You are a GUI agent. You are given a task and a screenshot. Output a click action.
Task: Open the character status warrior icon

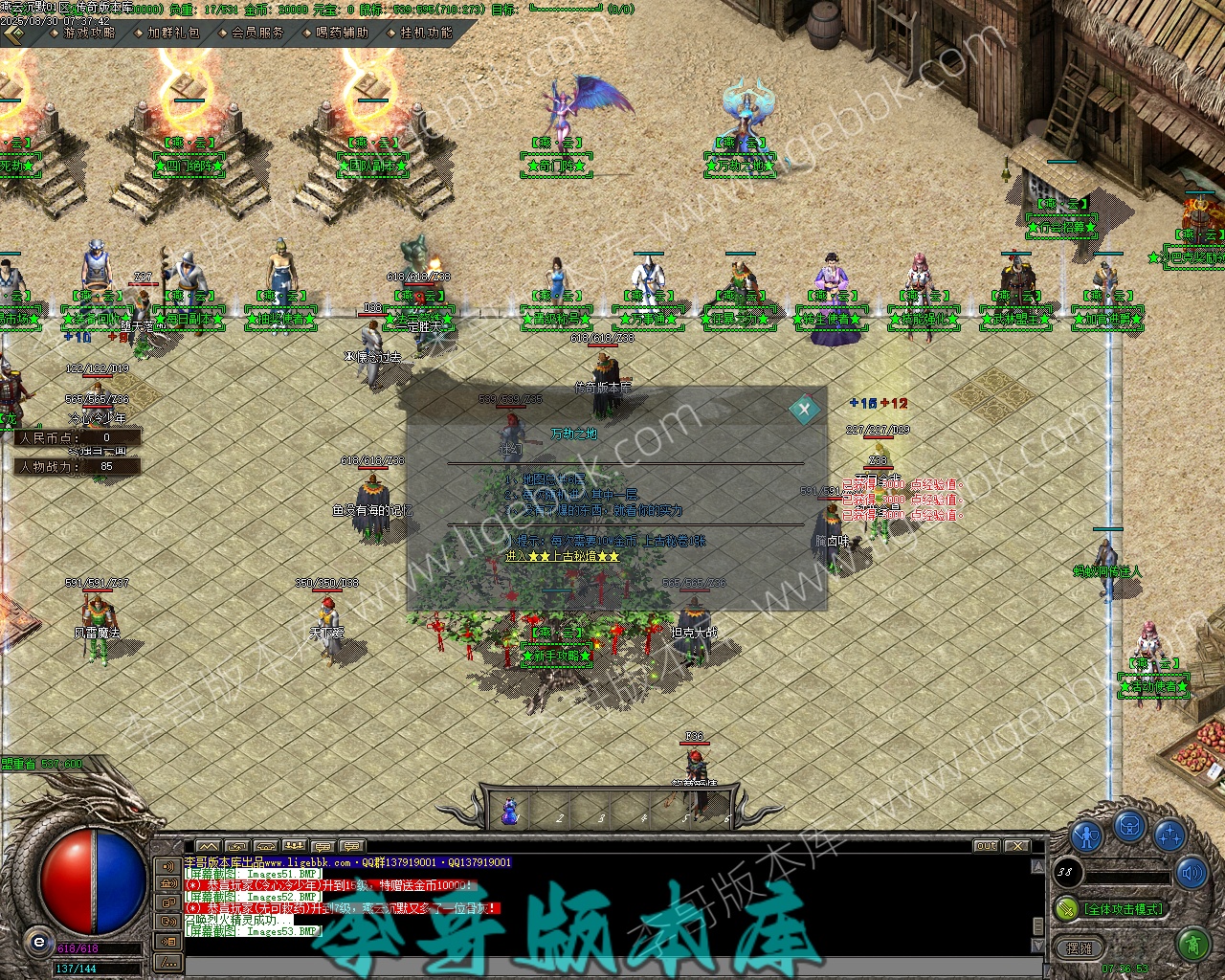(x=1086, y=835)
